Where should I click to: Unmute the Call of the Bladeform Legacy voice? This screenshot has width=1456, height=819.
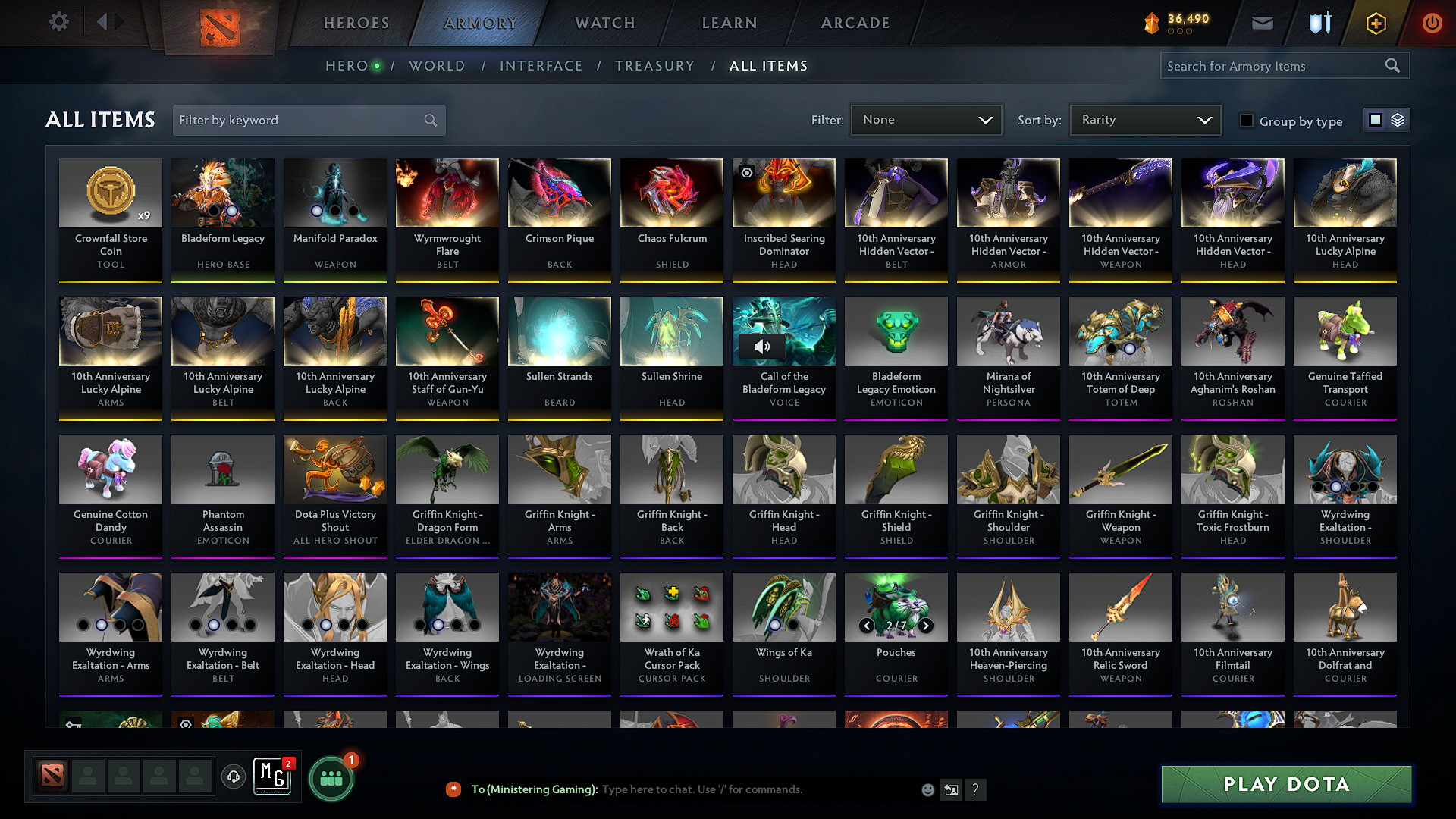point(761,346)
